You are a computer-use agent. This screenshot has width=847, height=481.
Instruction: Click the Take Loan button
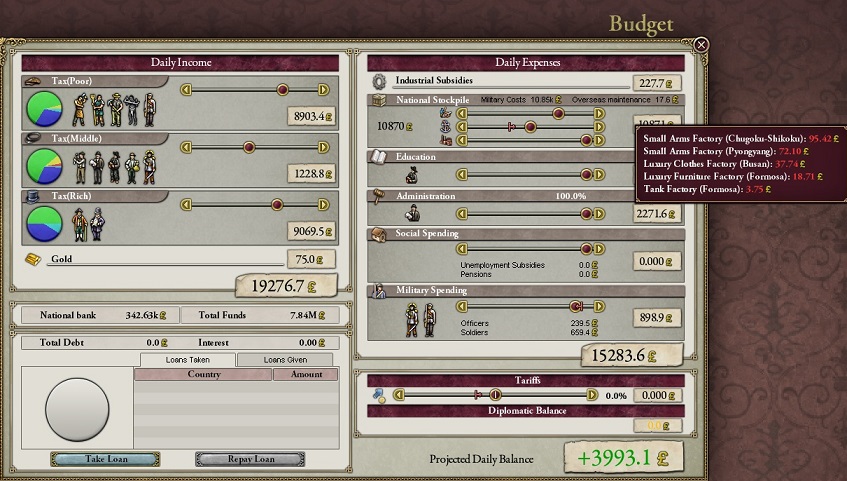click(x=104, y=459)
